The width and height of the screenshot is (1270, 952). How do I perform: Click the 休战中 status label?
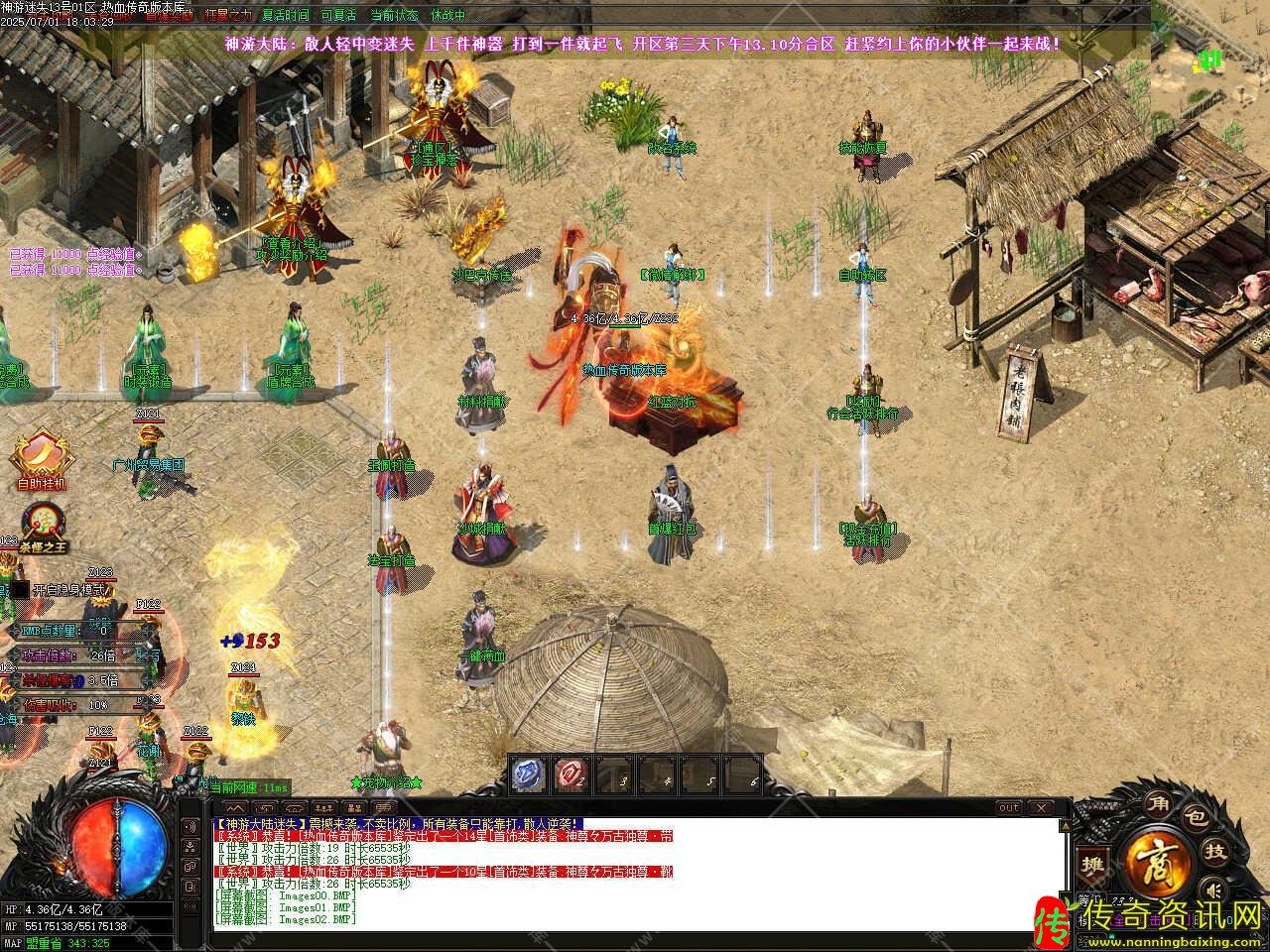coord(448,16)
